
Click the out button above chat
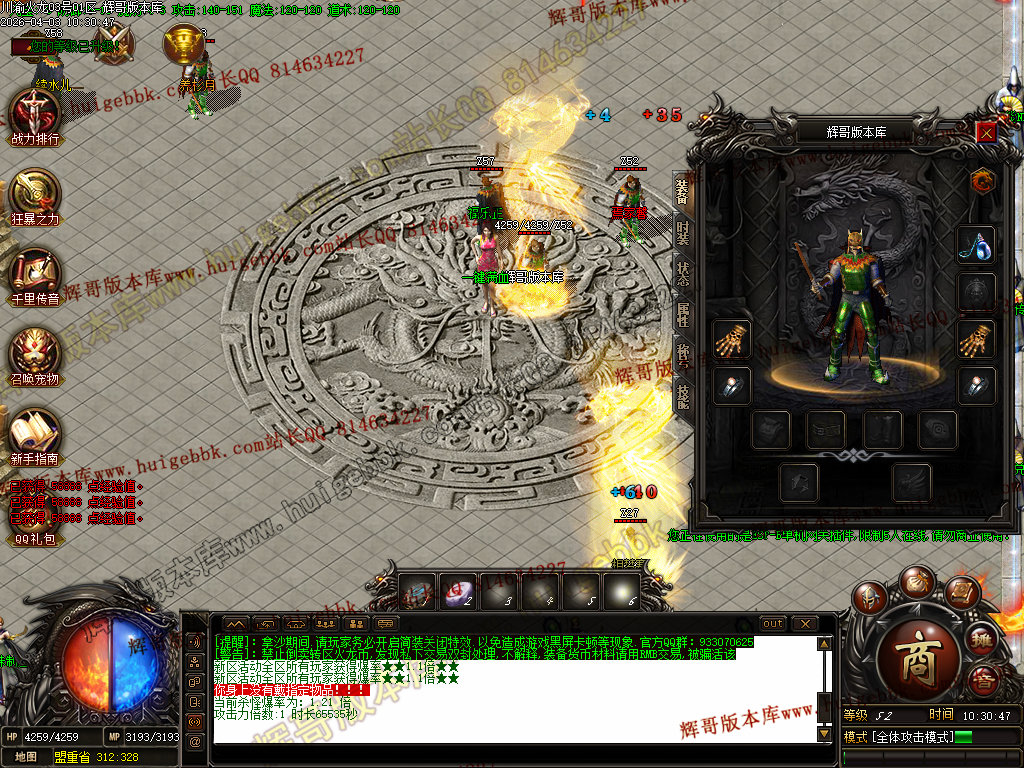point(773,623)
